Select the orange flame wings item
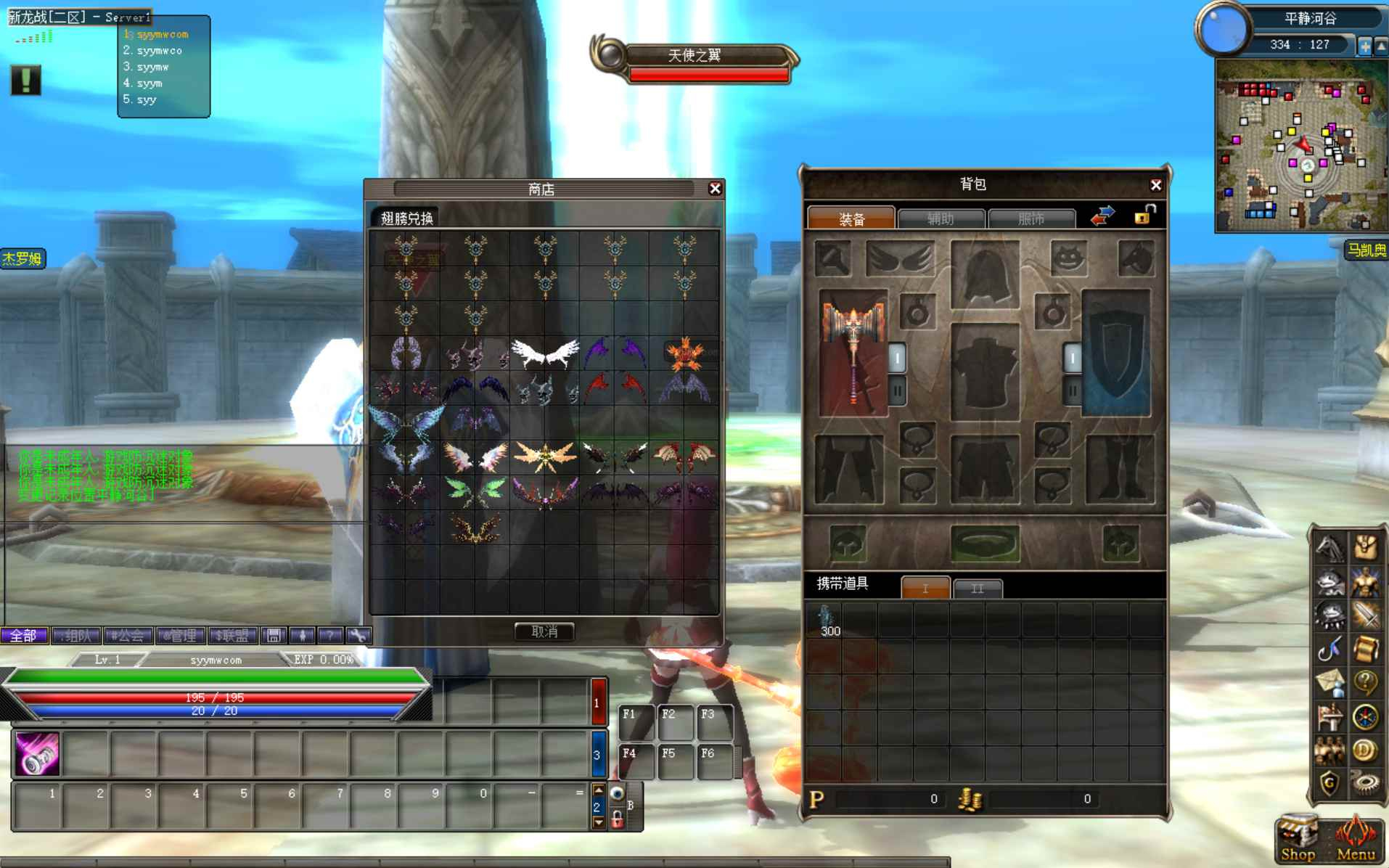Viewport: 1389px width, 868px height. coord(684,353)
